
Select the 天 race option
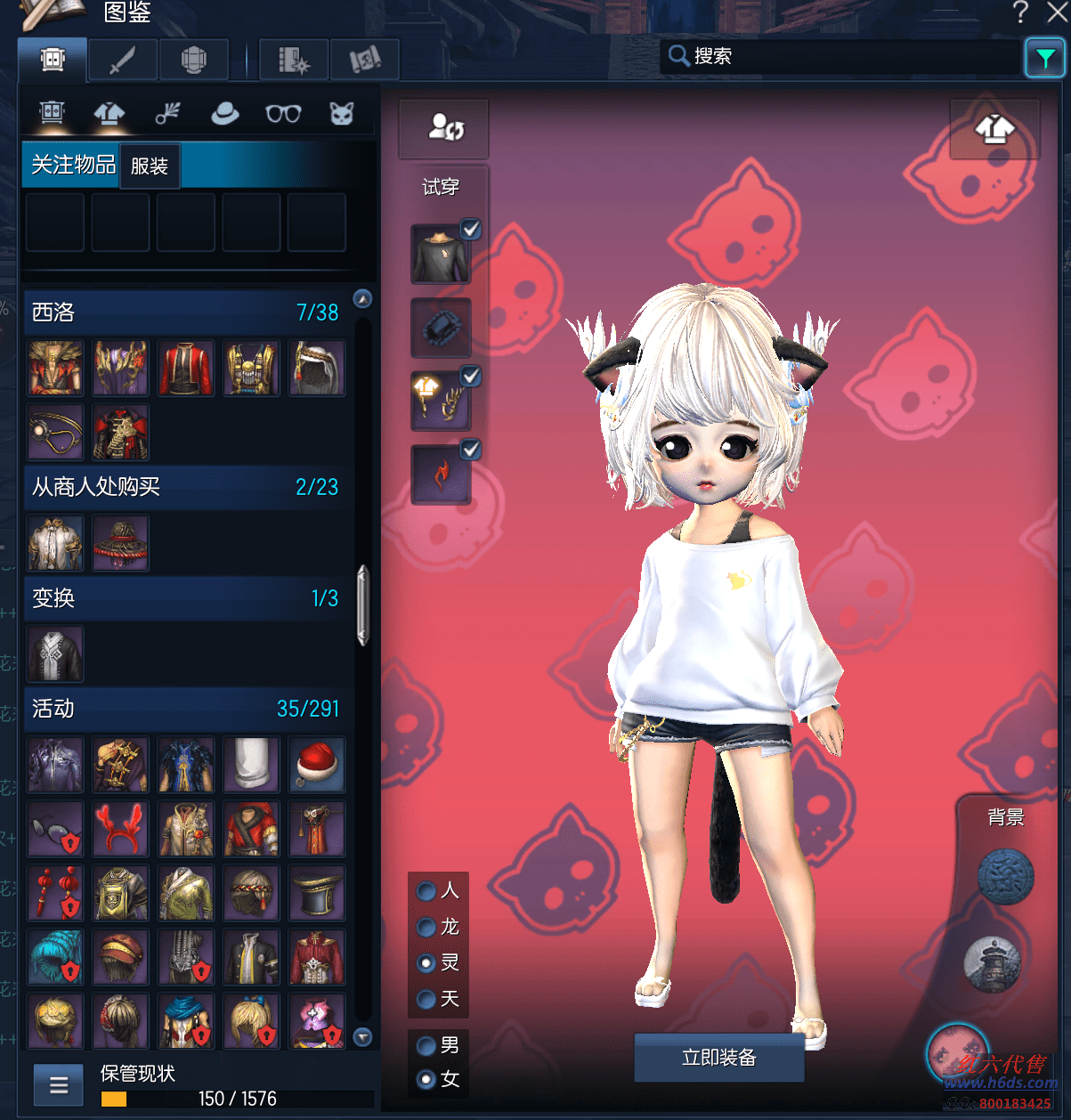click(427, 999)
